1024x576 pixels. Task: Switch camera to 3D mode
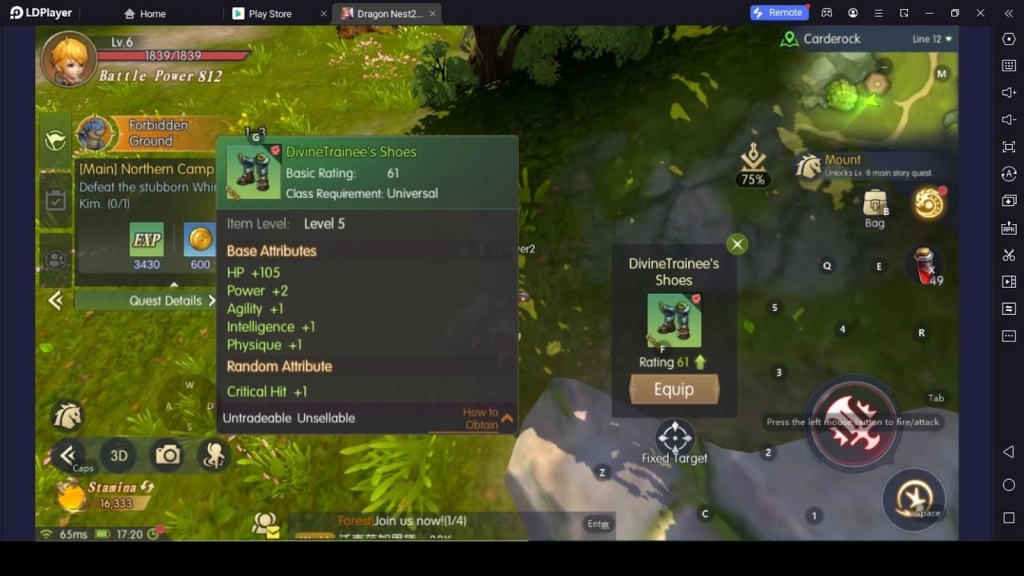(x=119, y=456)
